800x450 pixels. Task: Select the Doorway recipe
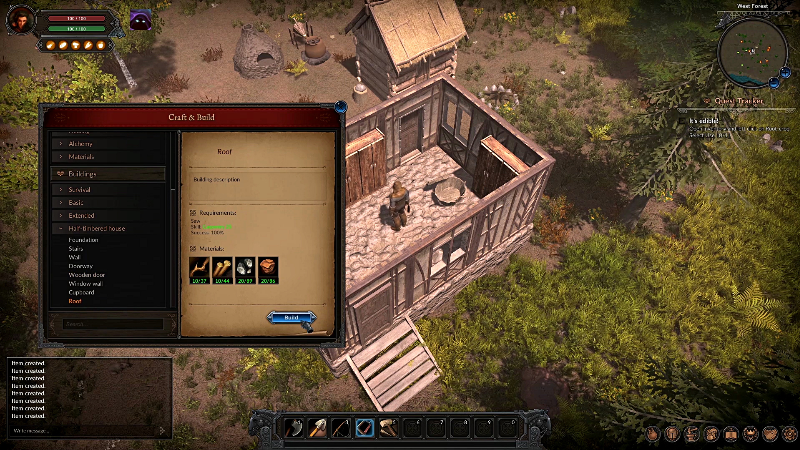(82, 266)
